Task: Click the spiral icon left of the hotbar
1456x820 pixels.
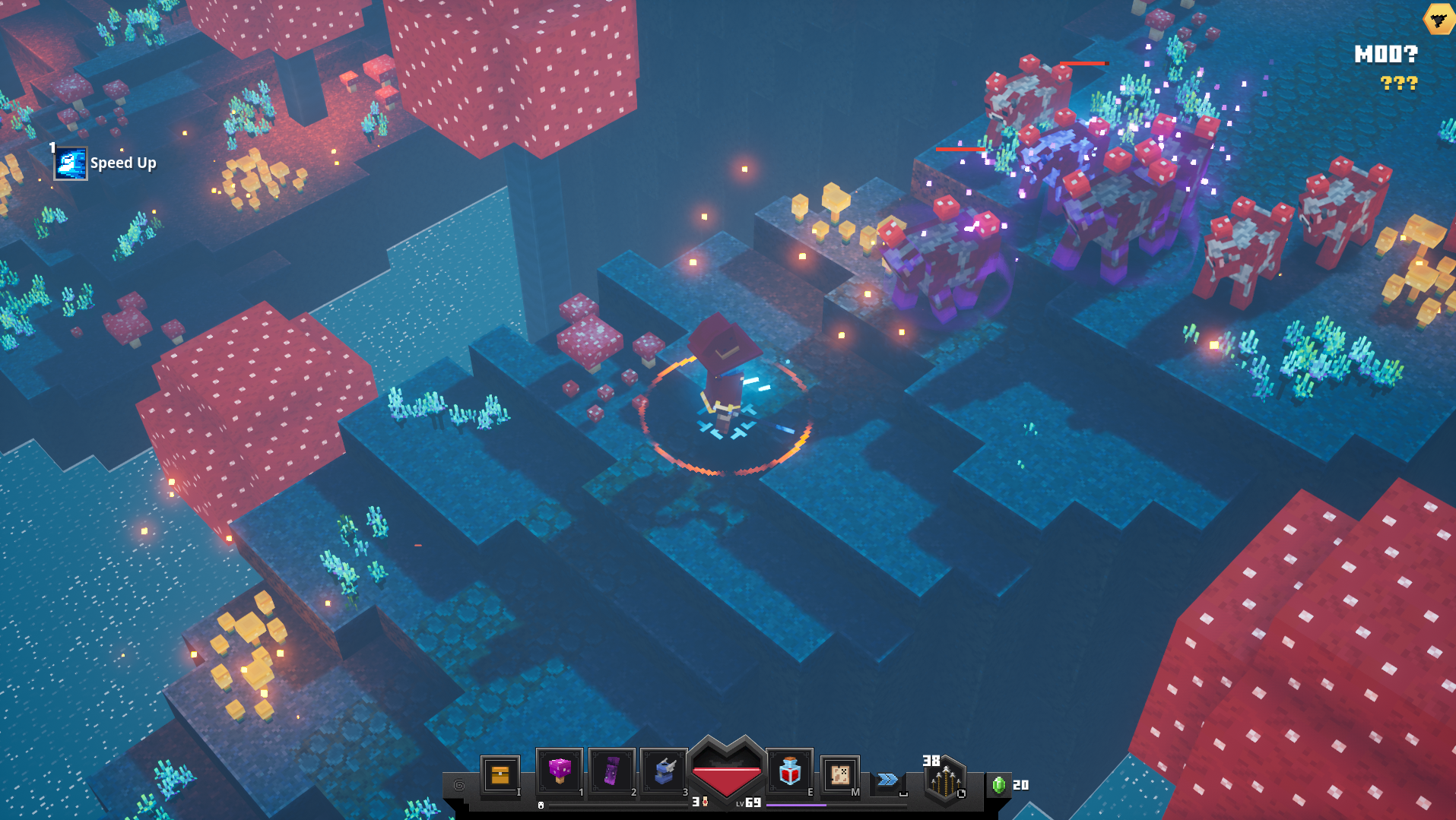Action: click(x=459, y=785)
